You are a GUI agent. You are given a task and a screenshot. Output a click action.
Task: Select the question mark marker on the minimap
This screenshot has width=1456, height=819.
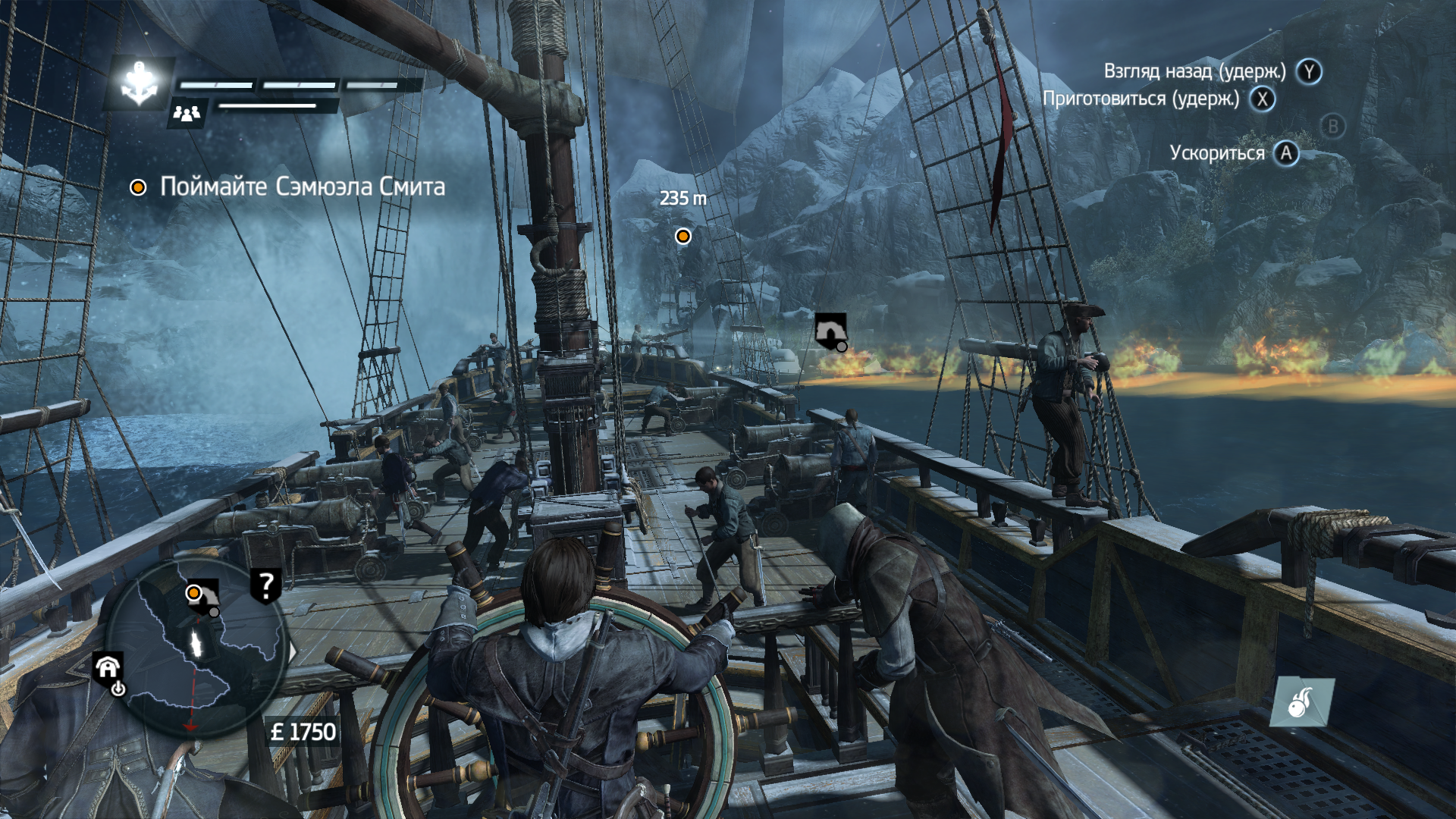tap(265, 585)
